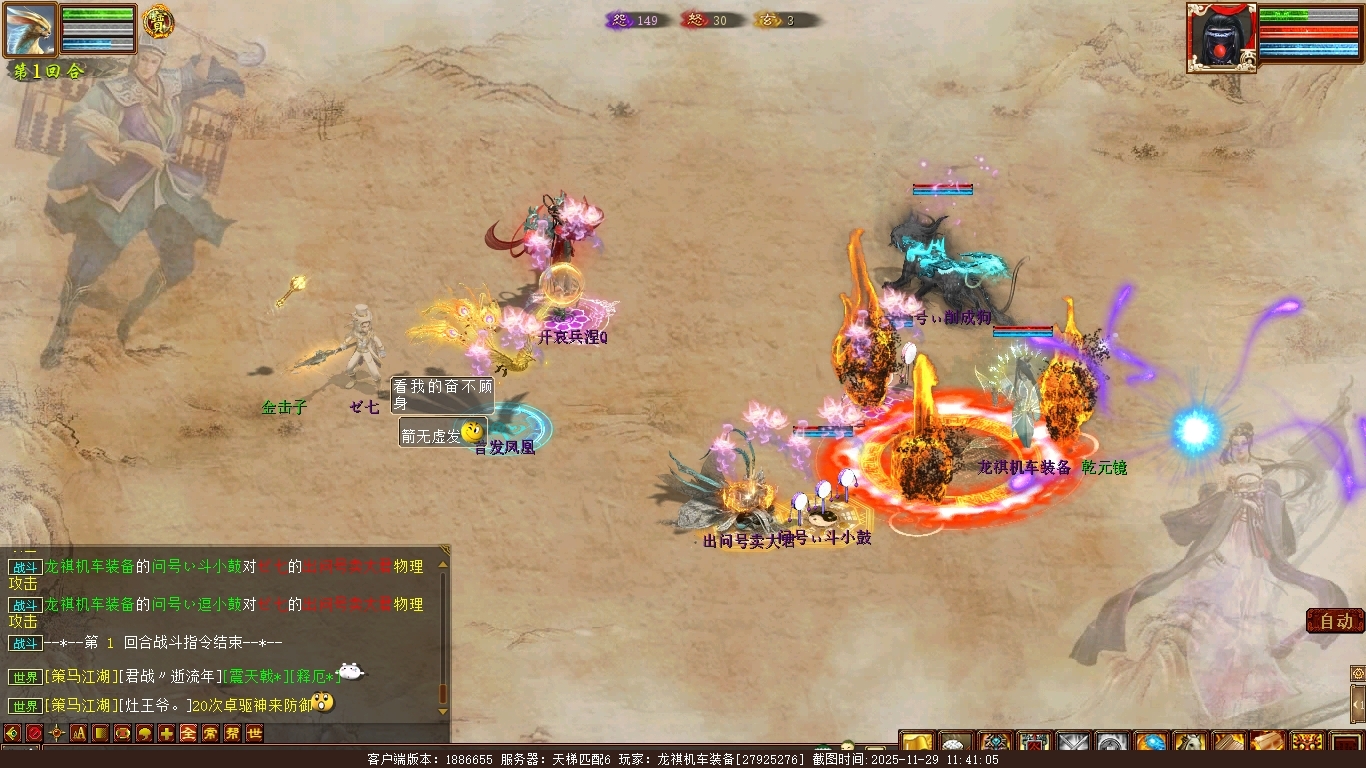Click the yellow plus chat button
This screenshot has width=1366, height=768.
pos(166,733)
